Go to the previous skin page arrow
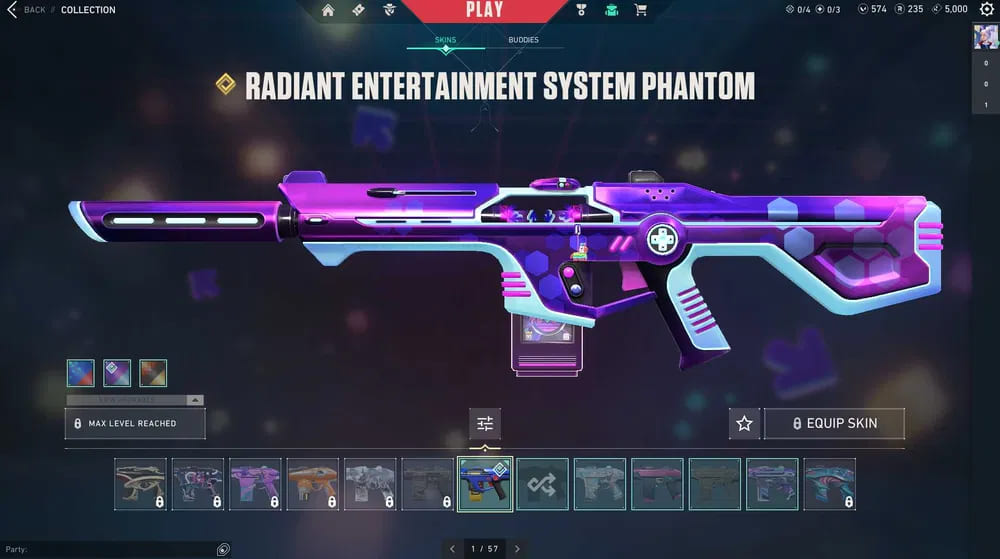 [452, 548]
